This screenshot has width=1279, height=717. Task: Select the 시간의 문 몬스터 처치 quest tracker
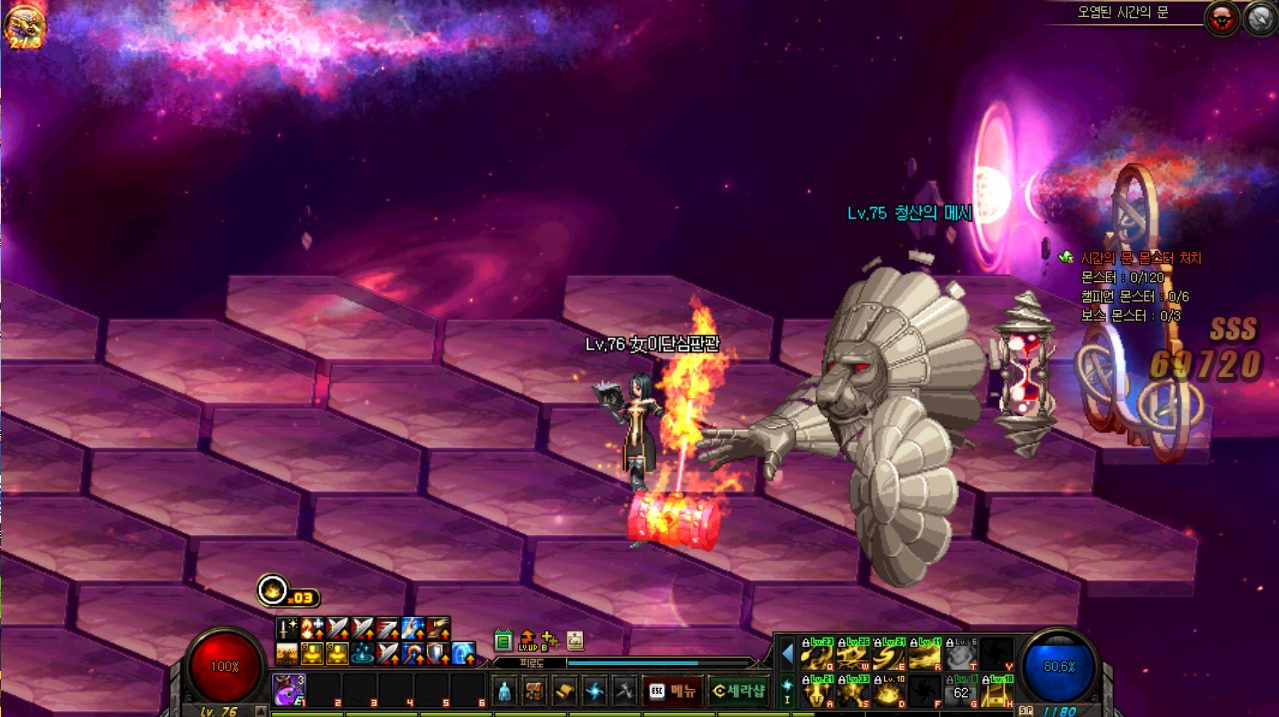tap(1140, 258)
